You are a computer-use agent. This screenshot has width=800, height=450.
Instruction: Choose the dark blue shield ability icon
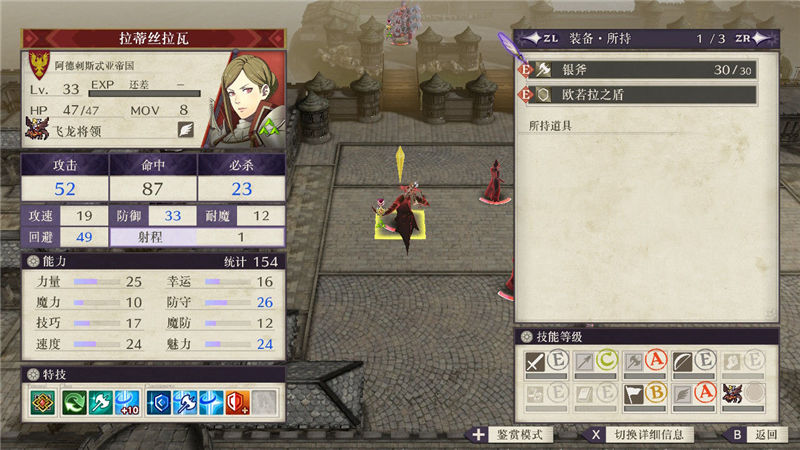click(x=158, y=402)
